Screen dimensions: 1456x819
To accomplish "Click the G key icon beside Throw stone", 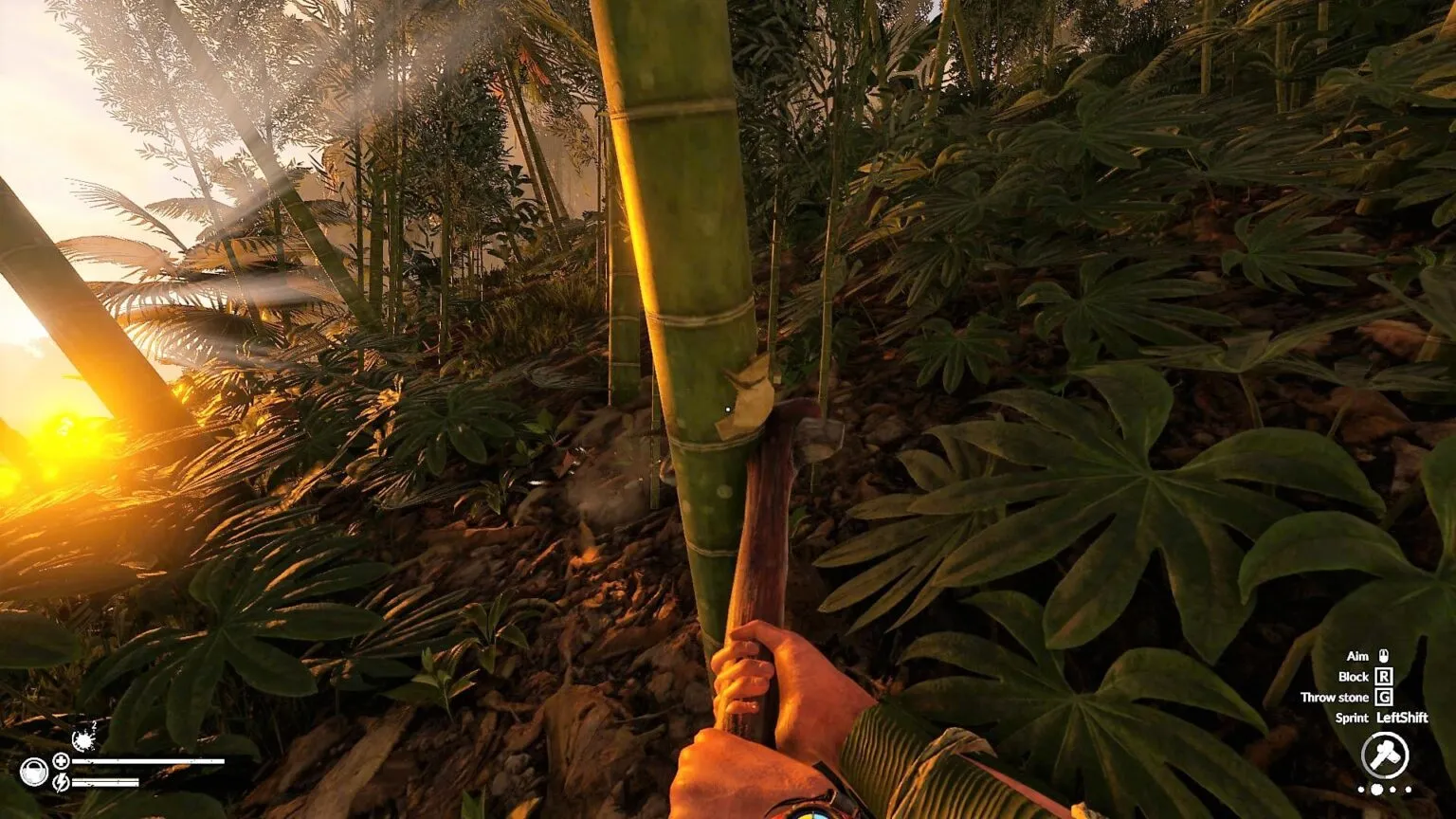I will [1384, 698].
